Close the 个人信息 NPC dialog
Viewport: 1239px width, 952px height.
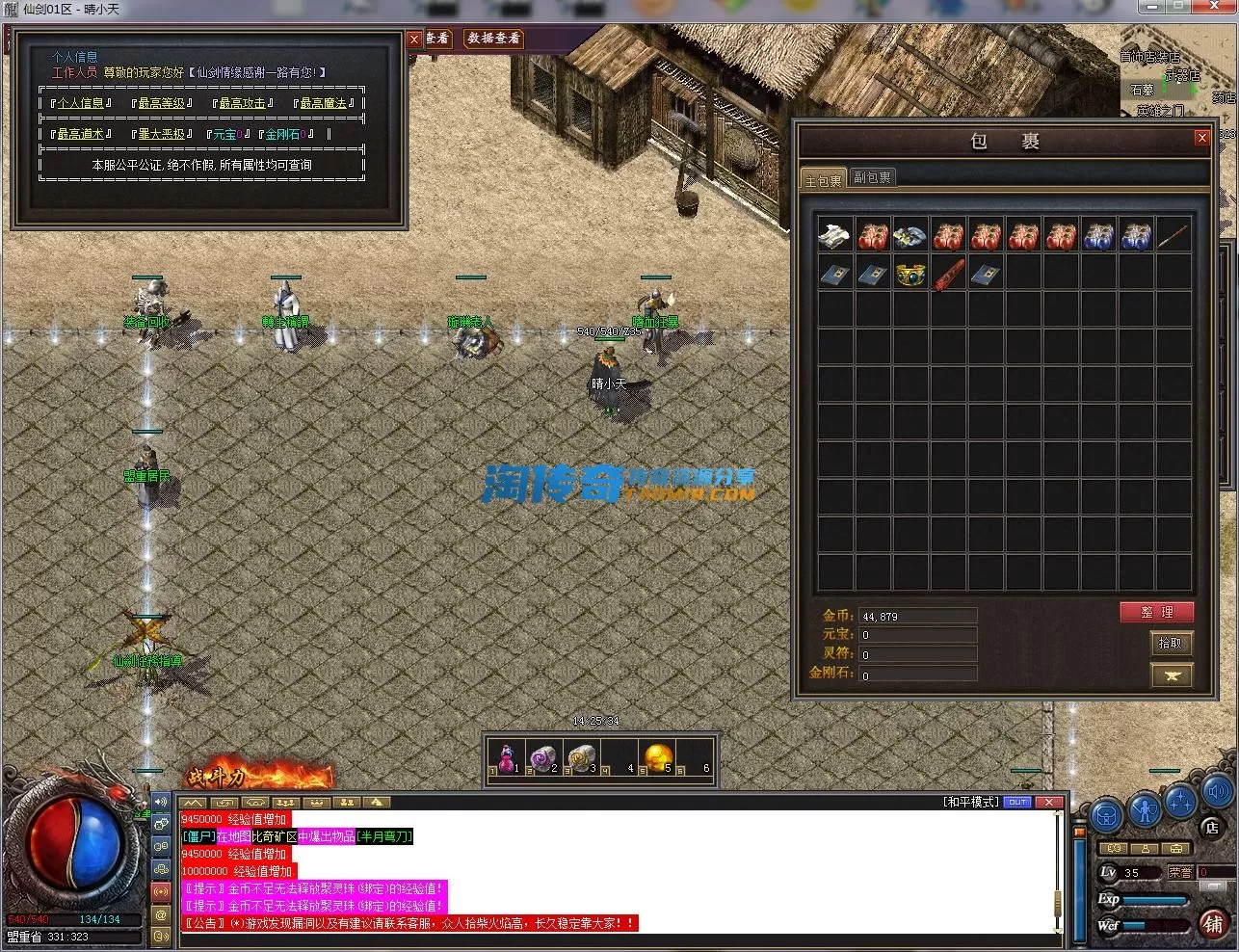pos(413,39)
